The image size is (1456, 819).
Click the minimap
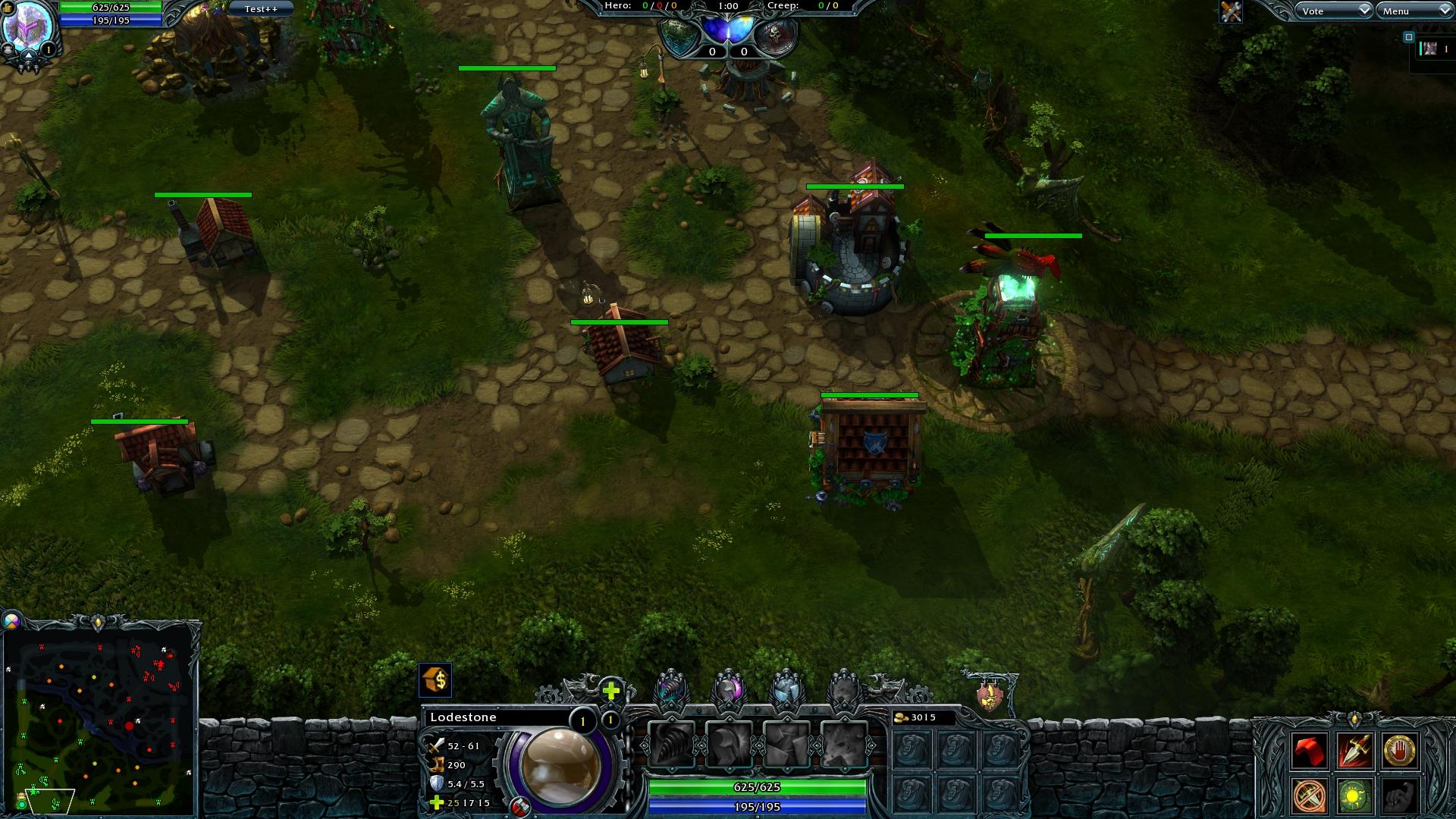click(100, 717)
